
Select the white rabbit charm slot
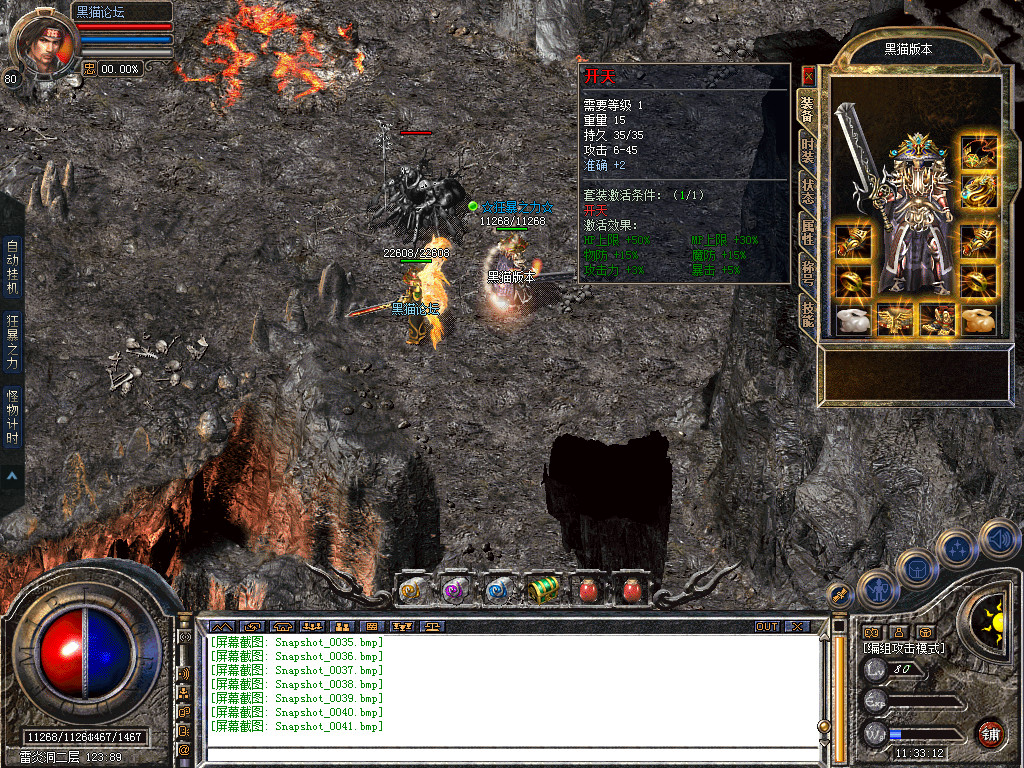(x=851, y=320)
